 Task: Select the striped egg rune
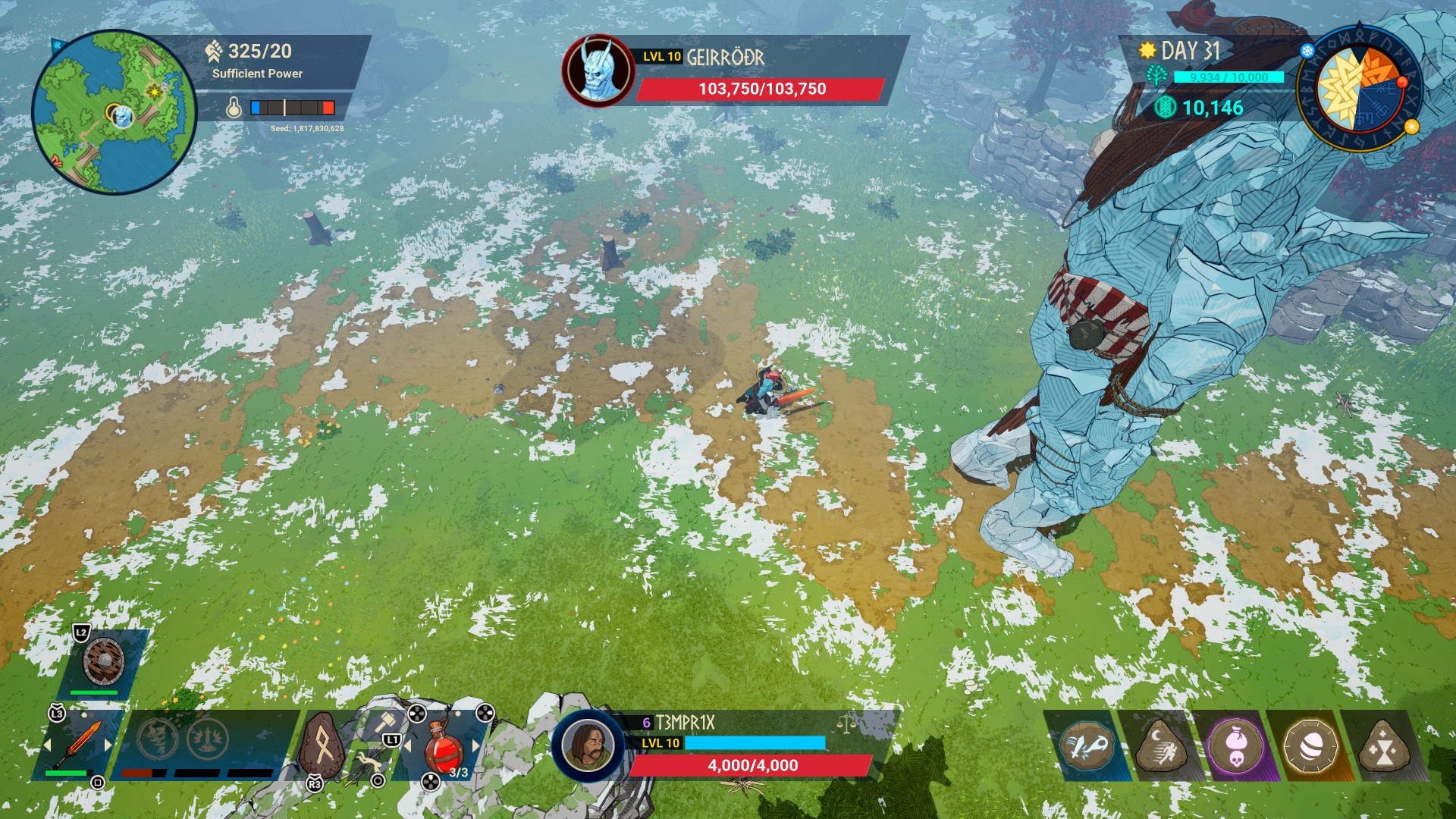[x=1310, y=747]
